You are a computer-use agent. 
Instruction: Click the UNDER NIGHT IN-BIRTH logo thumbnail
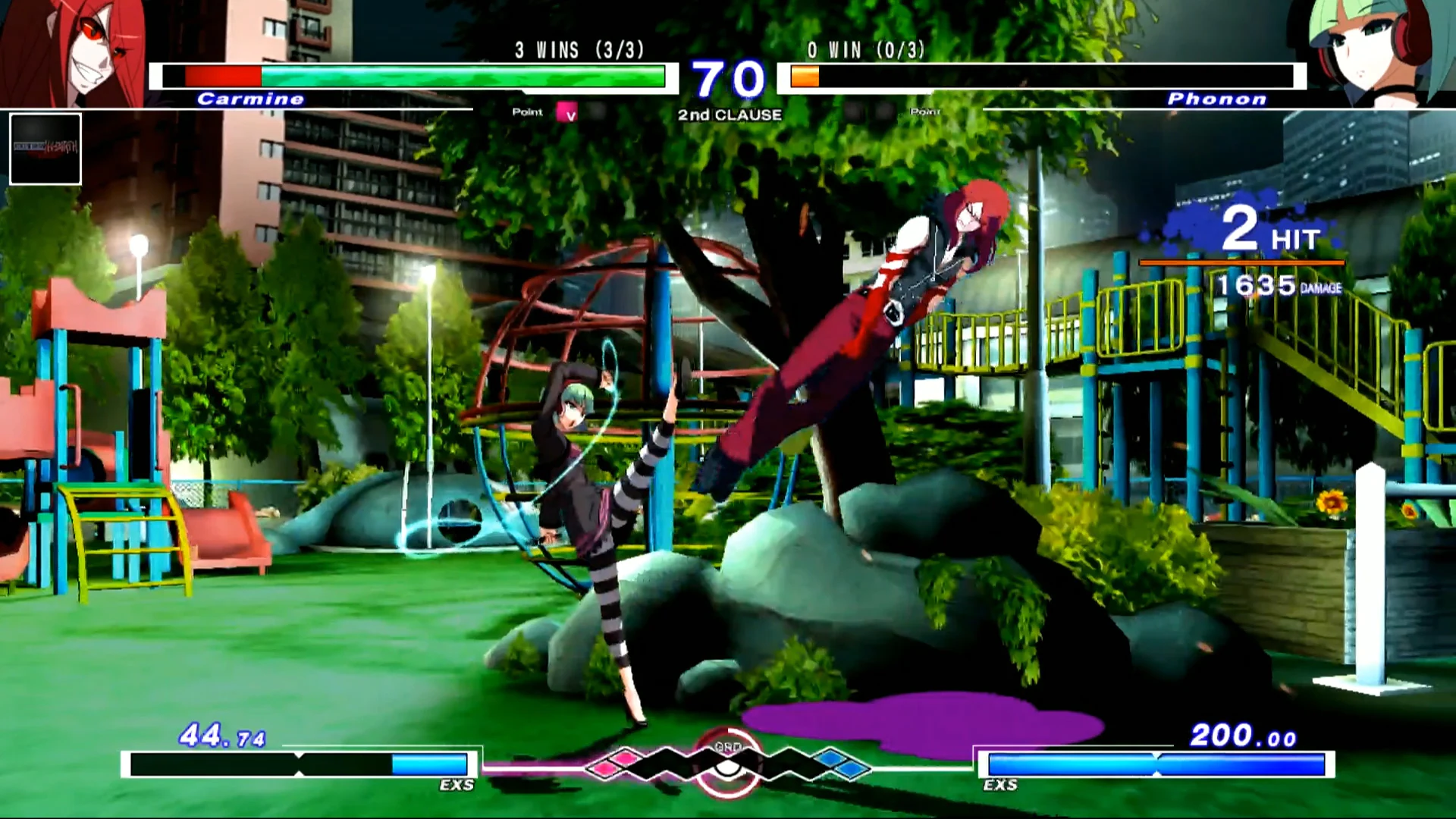tap(45, 149)
